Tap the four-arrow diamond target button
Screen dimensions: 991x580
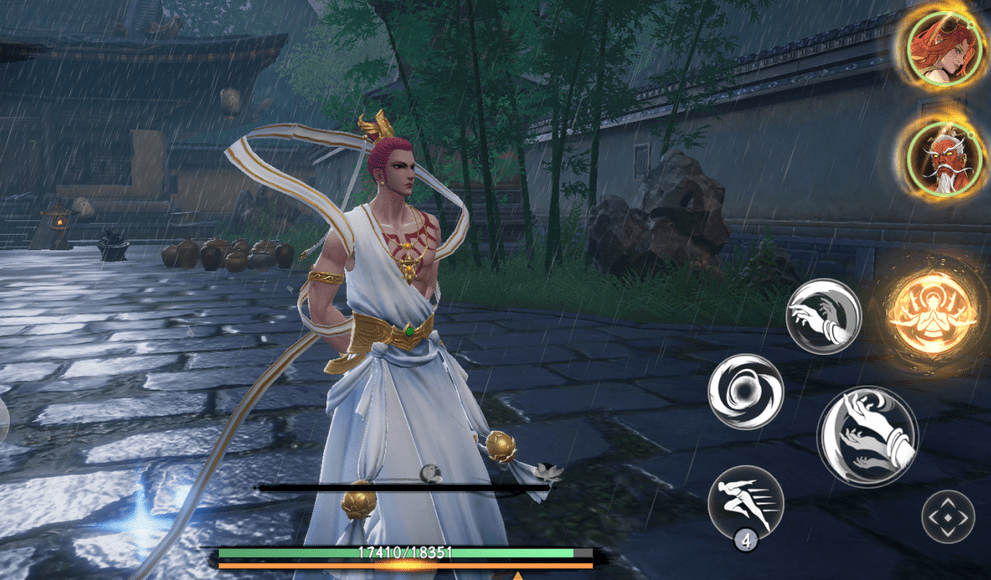pyautogui.click(x=947, y=519)
